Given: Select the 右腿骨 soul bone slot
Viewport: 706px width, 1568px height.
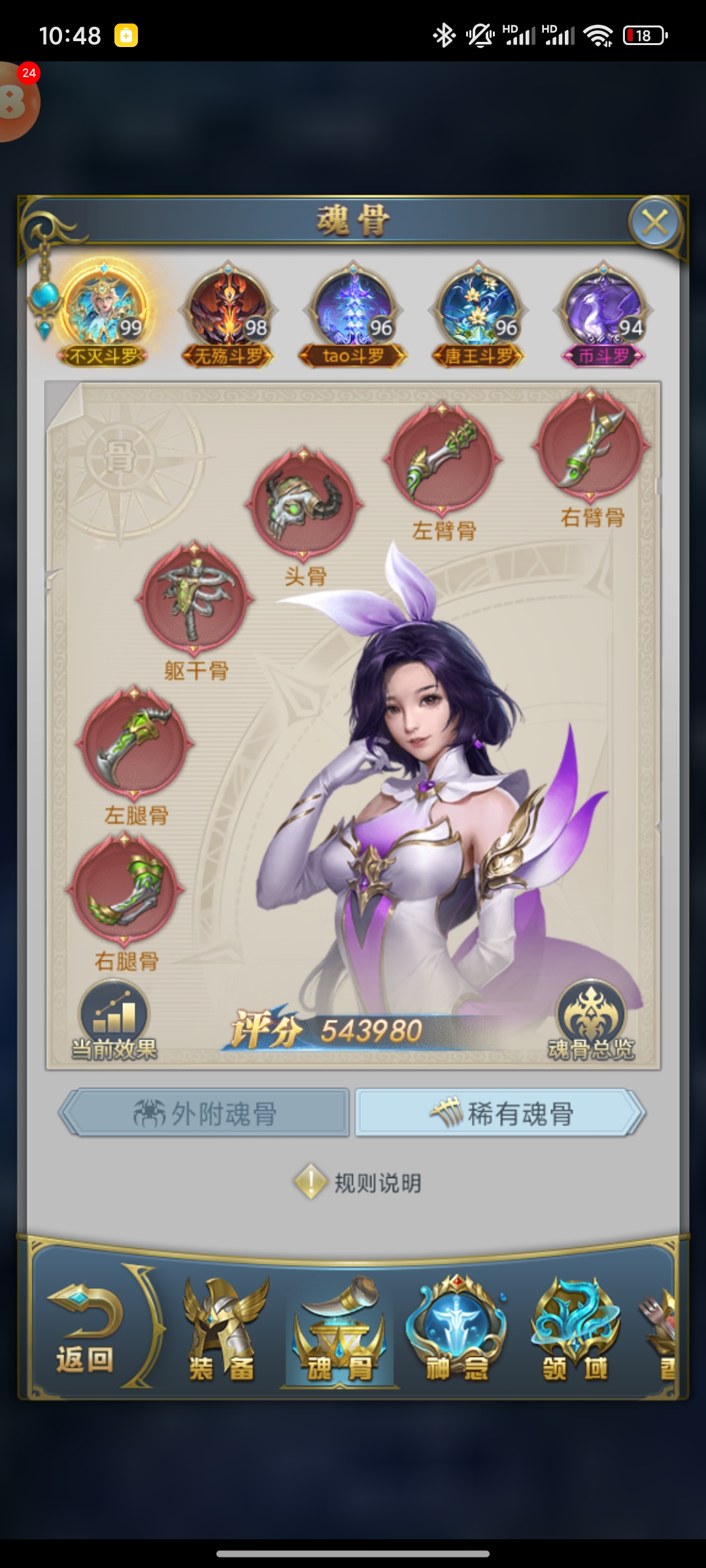Looking at the screenshot, I should (x=125, y=890).
